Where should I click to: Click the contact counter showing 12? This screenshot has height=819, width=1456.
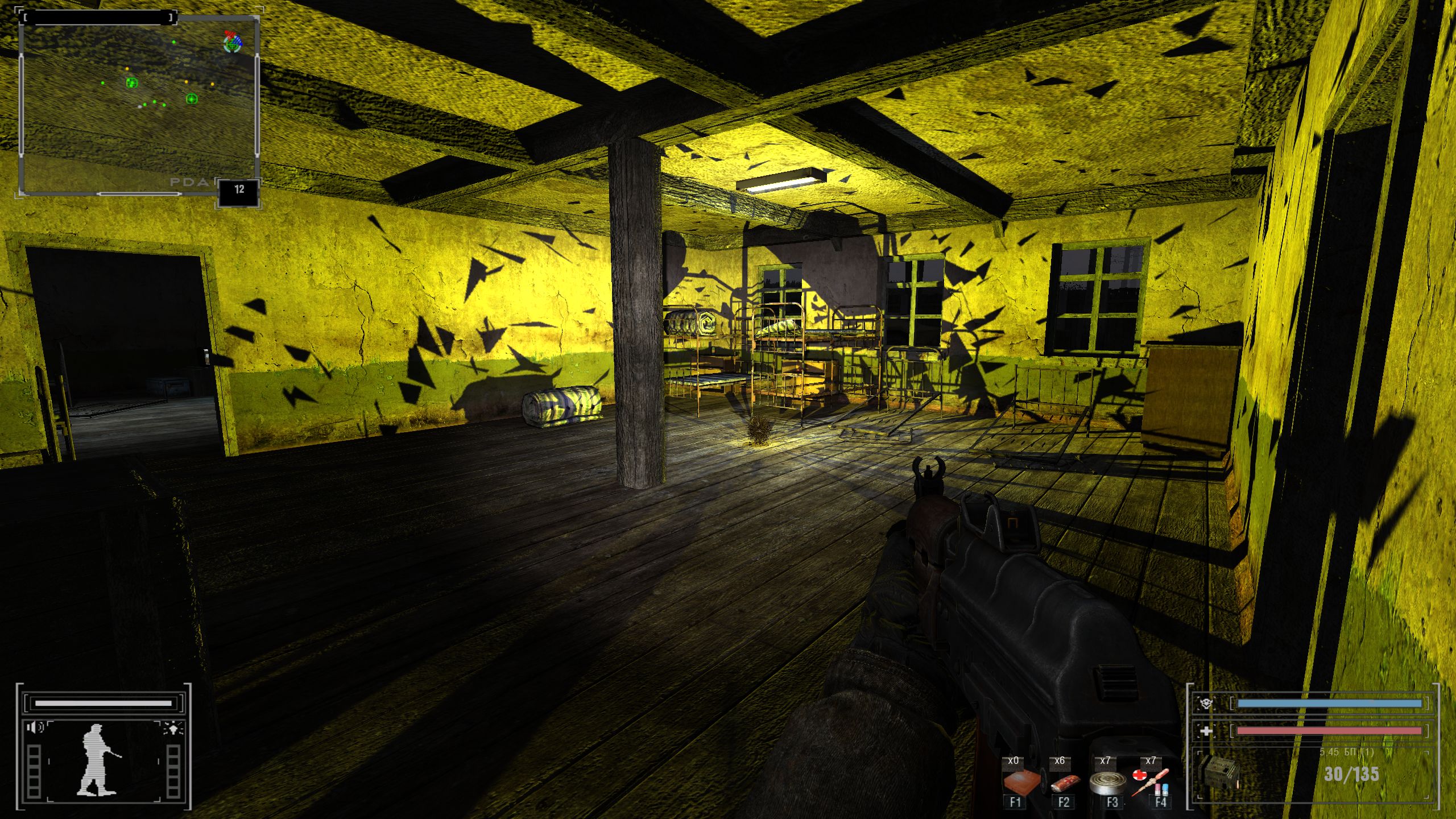(x=239, y=190)
